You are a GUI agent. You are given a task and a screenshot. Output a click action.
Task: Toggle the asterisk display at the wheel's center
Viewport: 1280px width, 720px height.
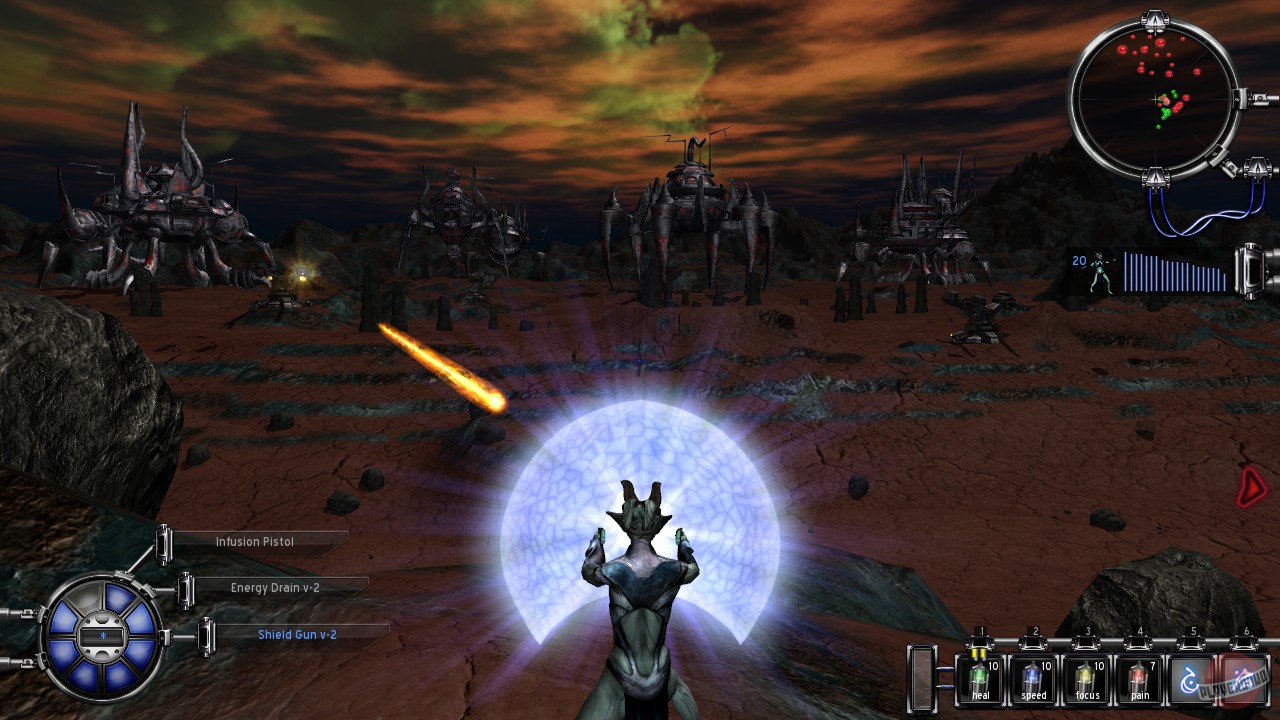click(x=102, y=638)
